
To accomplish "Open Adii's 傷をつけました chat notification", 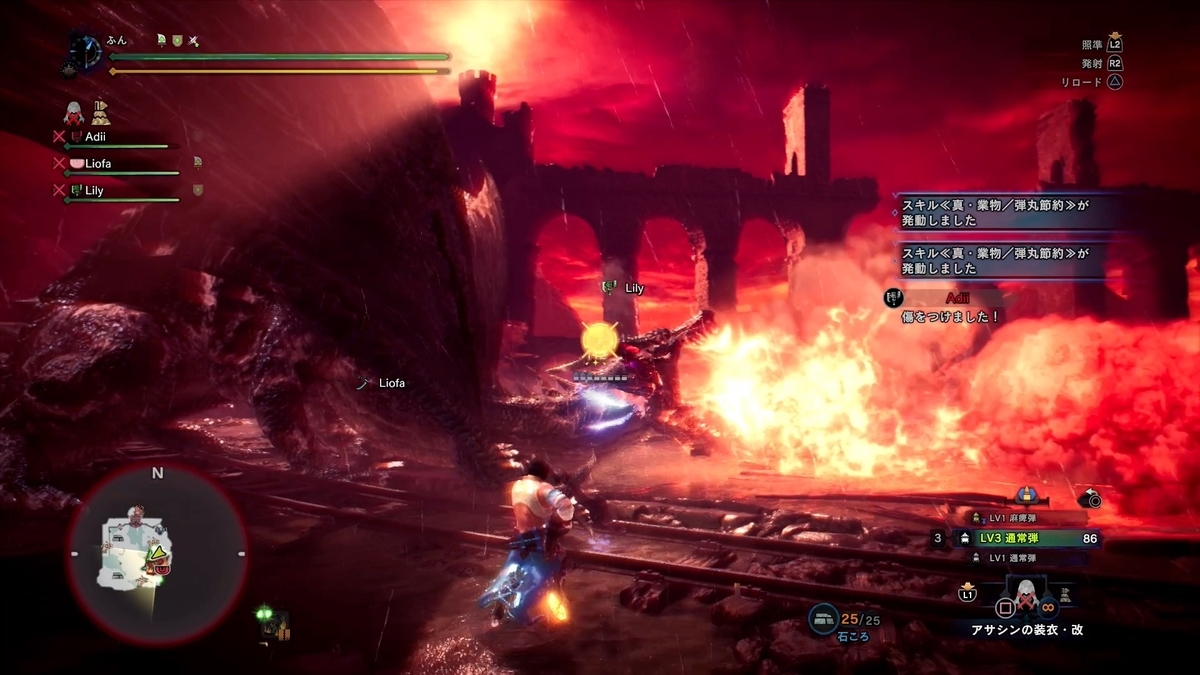I will click(x=945, y=307).
